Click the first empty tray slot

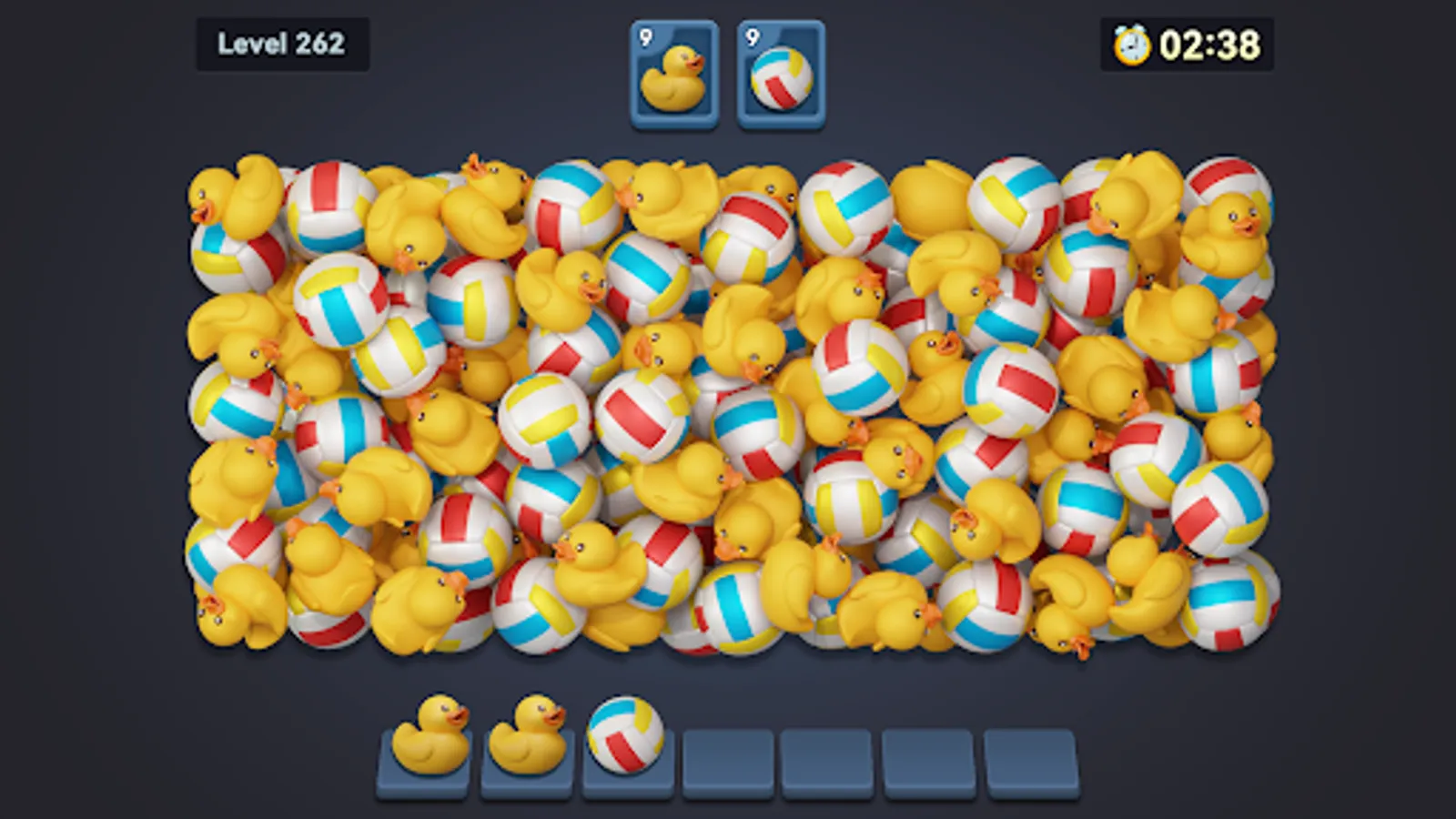pyautogui.click(x=728, y=755)
